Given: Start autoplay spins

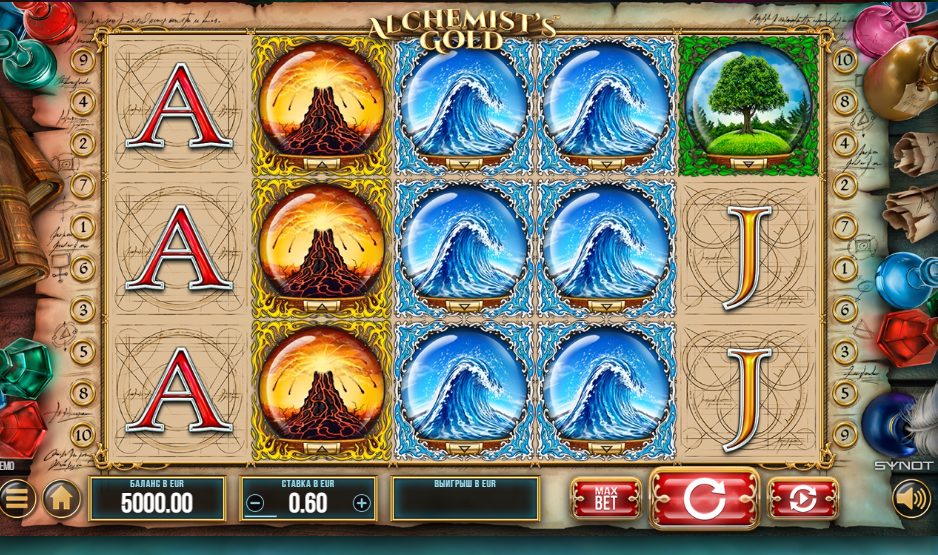Looking at the screenshot, I should [802, 497].
